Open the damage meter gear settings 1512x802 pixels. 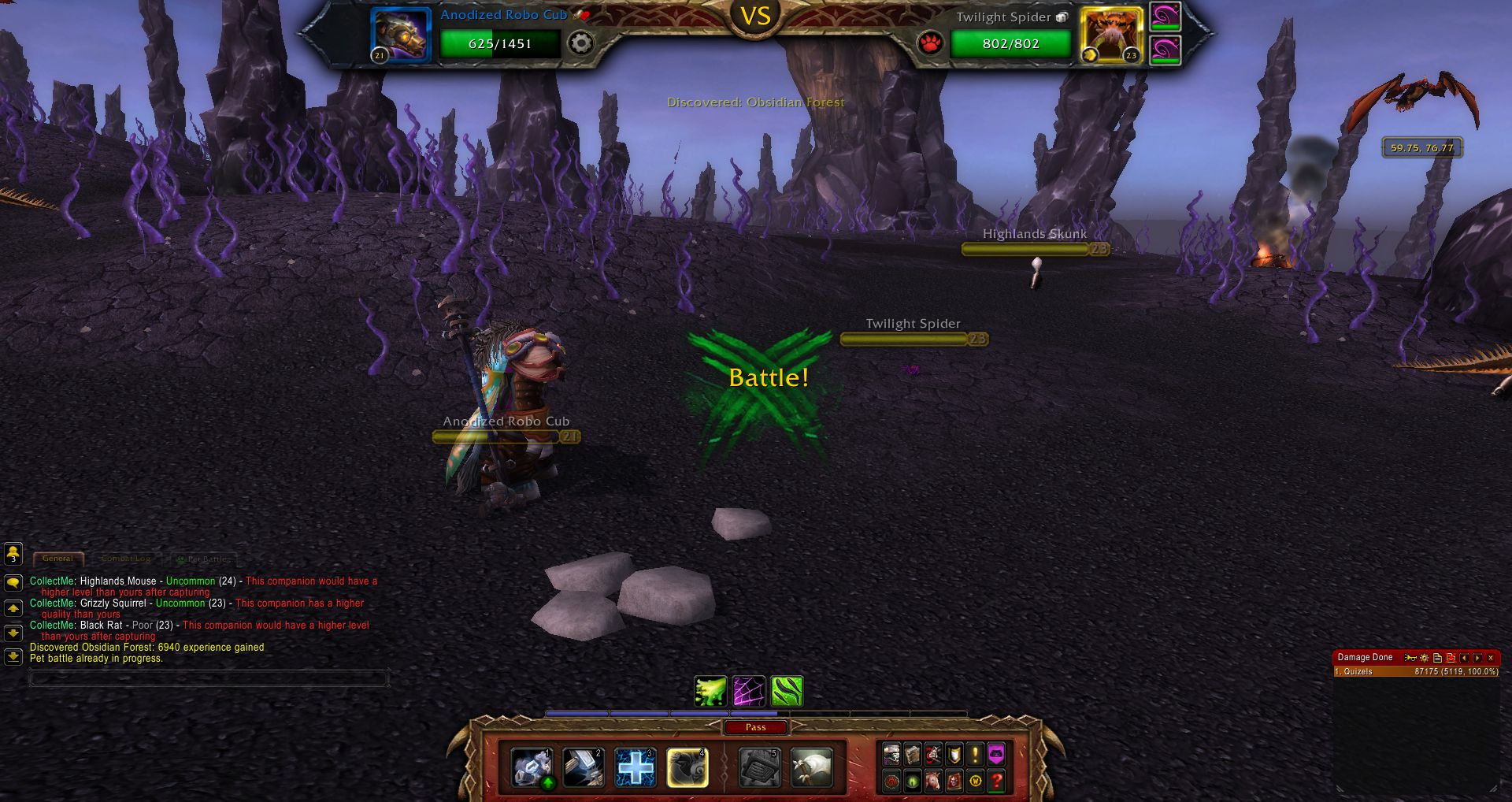[x=1424, y=658]
